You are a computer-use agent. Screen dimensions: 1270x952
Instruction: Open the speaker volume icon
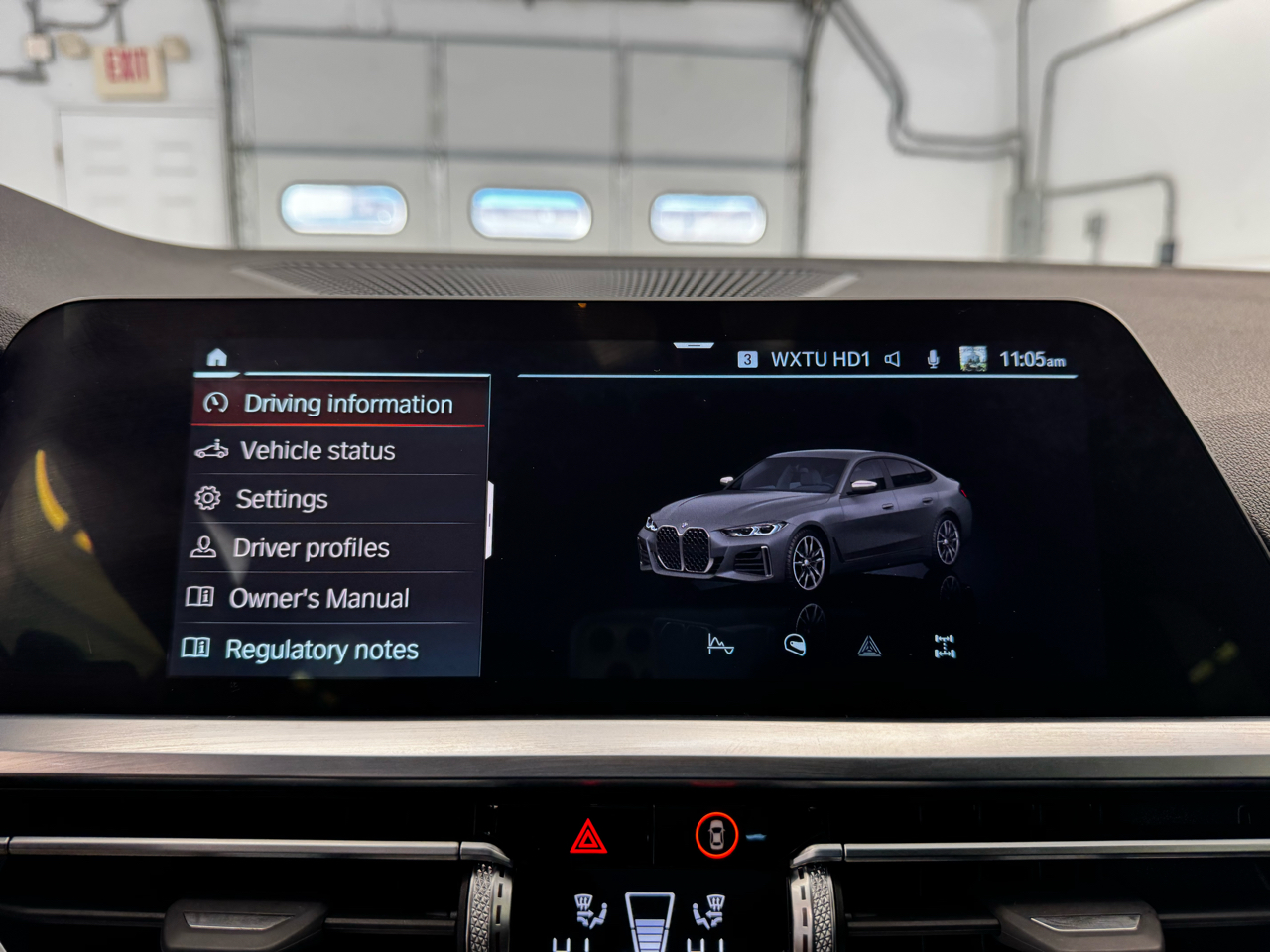click(892, 359)
